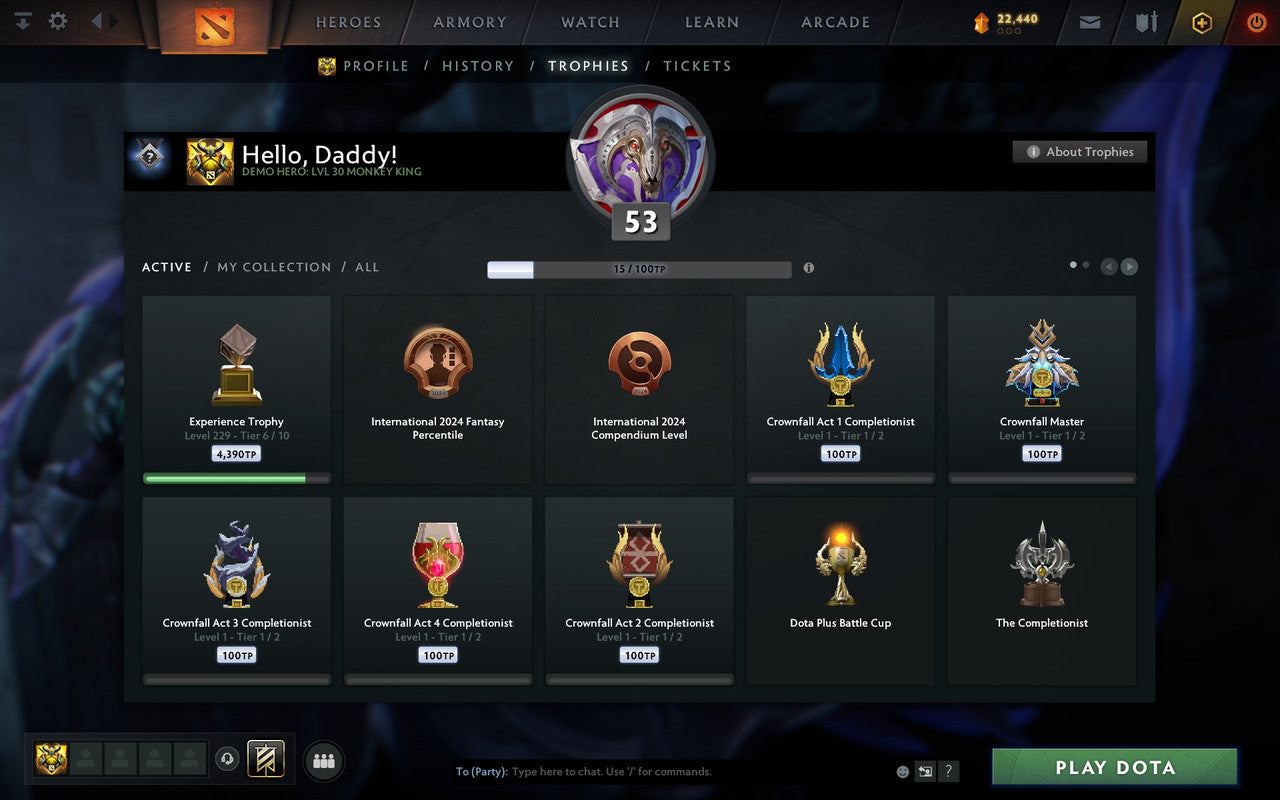Image resolution: width=1280 pixels, height=800 pixels.
Task: Select the second trophy page dot
Action: click(x=1088, y=264)
